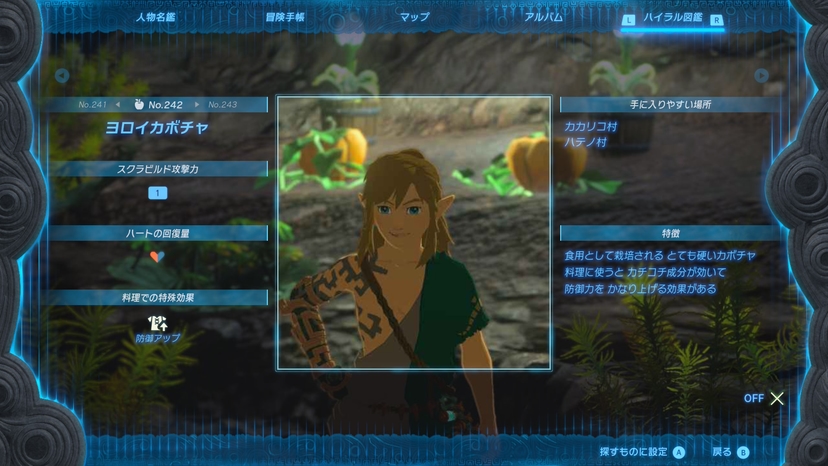Select the マップ tab

click(414, 17)
